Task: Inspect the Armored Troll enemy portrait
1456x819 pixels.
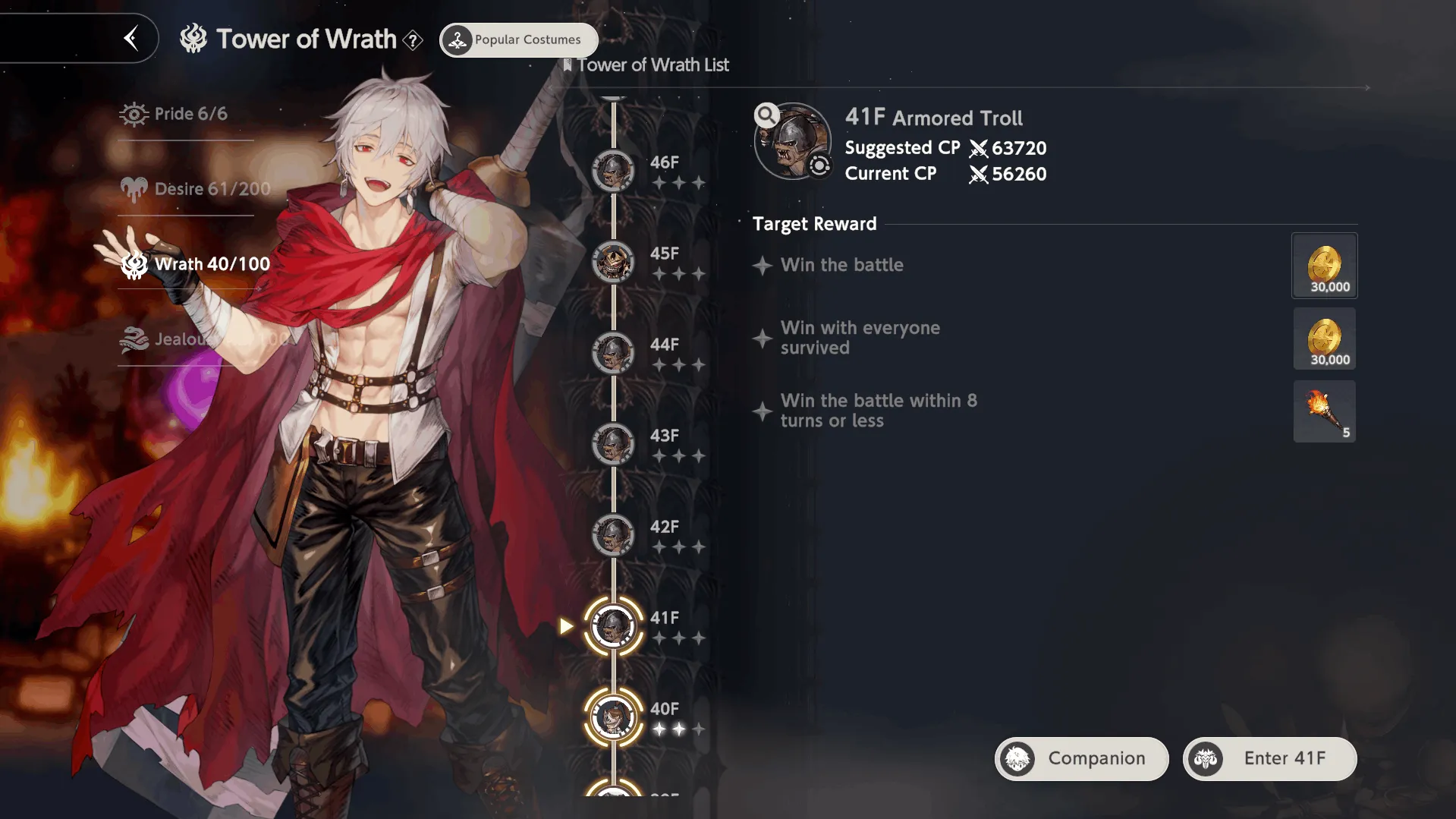Action: pos(793,142)
